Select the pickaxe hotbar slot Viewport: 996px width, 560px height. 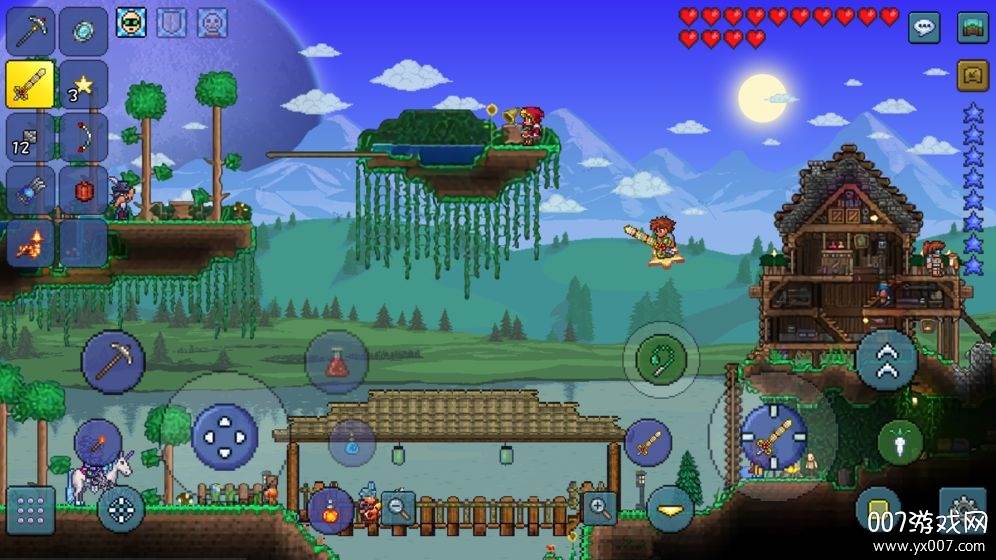click(30, 31)
